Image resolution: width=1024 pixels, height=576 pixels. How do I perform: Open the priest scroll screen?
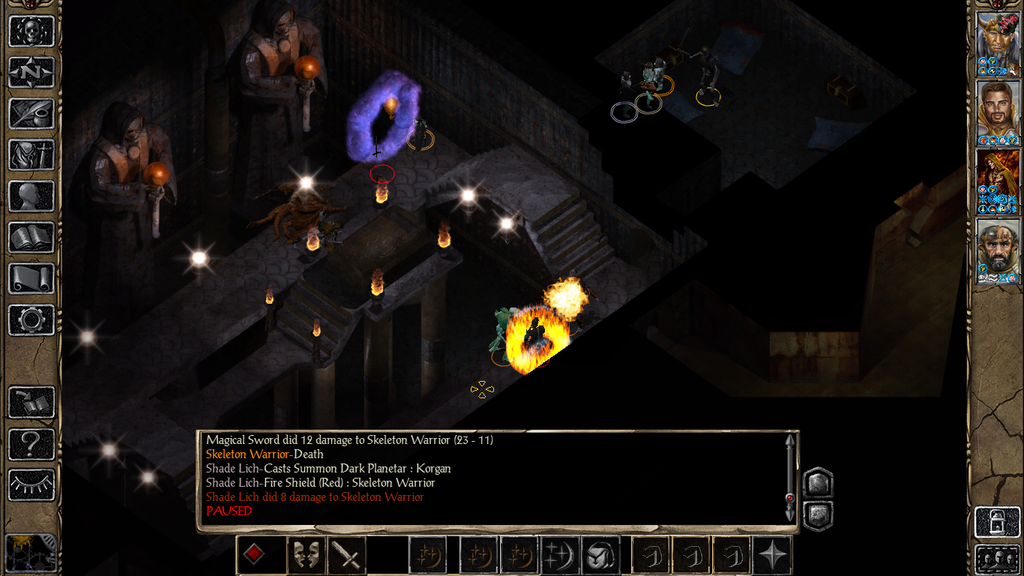point(31,279)
